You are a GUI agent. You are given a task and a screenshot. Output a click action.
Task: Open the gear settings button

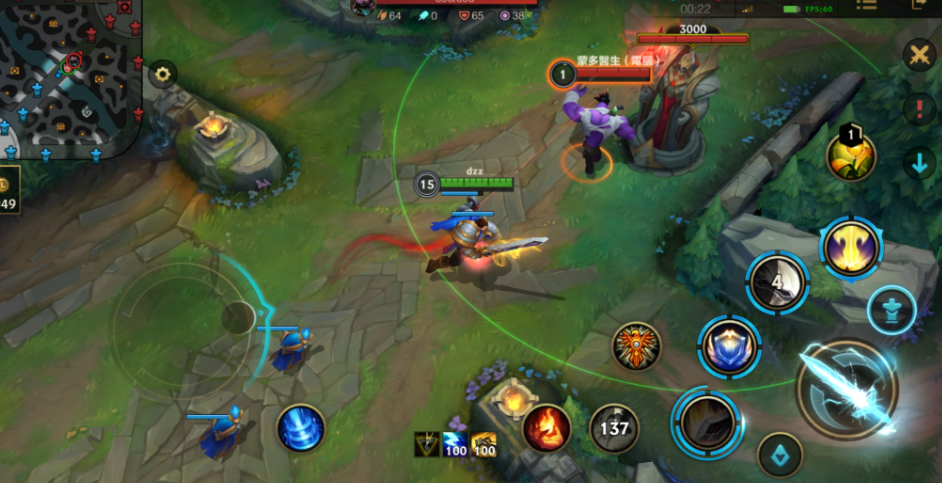(162, 73)
